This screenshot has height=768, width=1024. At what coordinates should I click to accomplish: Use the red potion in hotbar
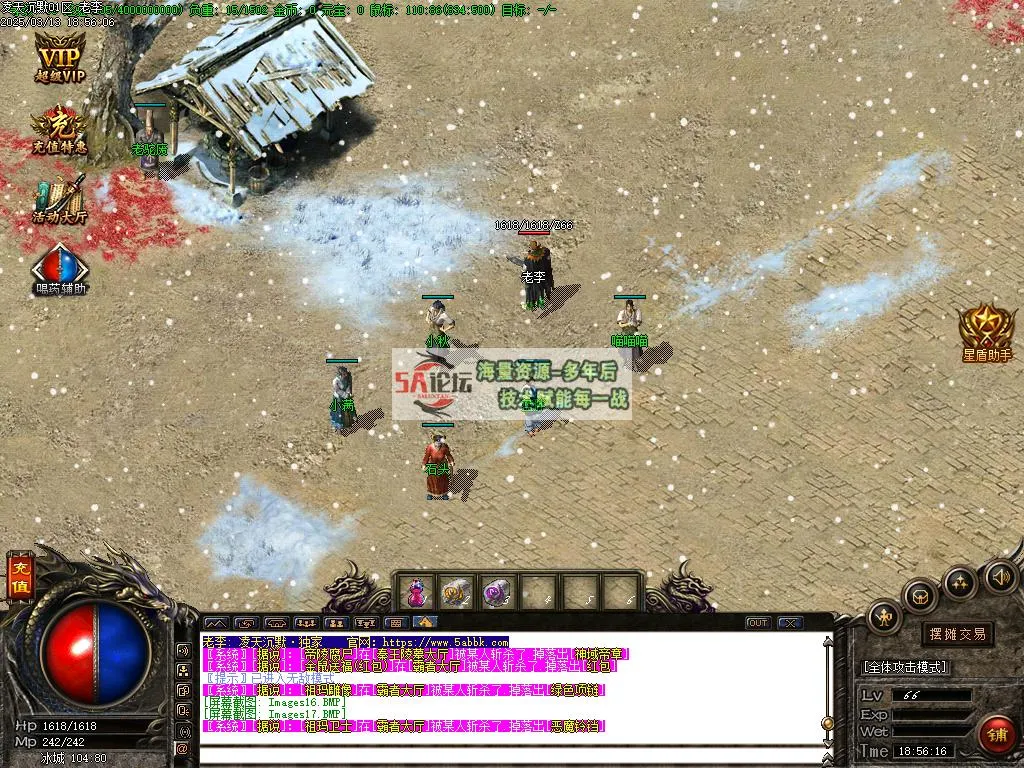pos(415,593)
